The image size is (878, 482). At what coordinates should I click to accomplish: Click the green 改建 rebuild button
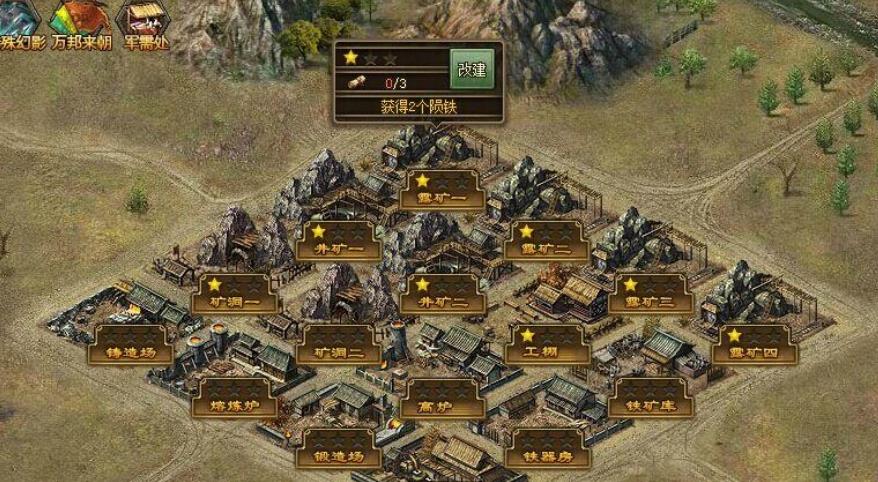(x=472, y=69)
